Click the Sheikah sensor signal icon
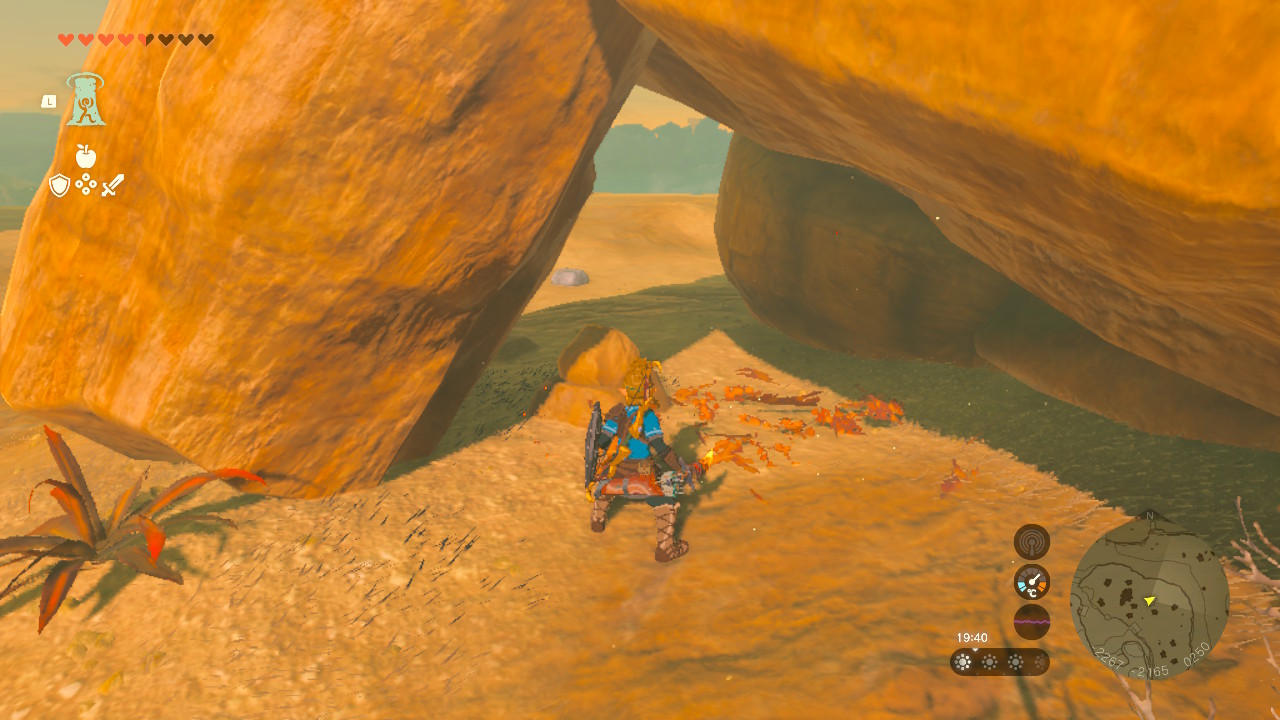Image resolution: width=1280 pixels, height=720 pixels. click(x=1031, y=542)
